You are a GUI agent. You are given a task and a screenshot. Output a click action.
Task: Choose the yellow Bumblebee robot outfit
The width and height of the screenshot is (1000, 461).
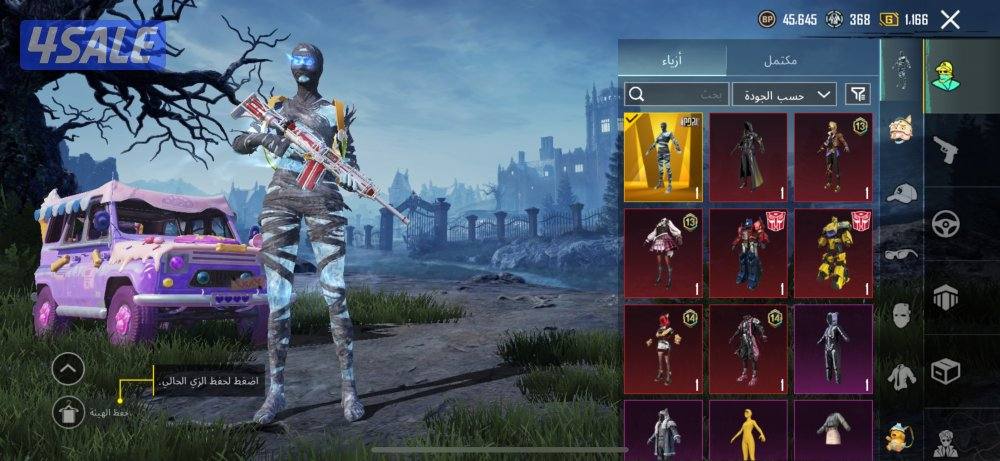[833, 252]
